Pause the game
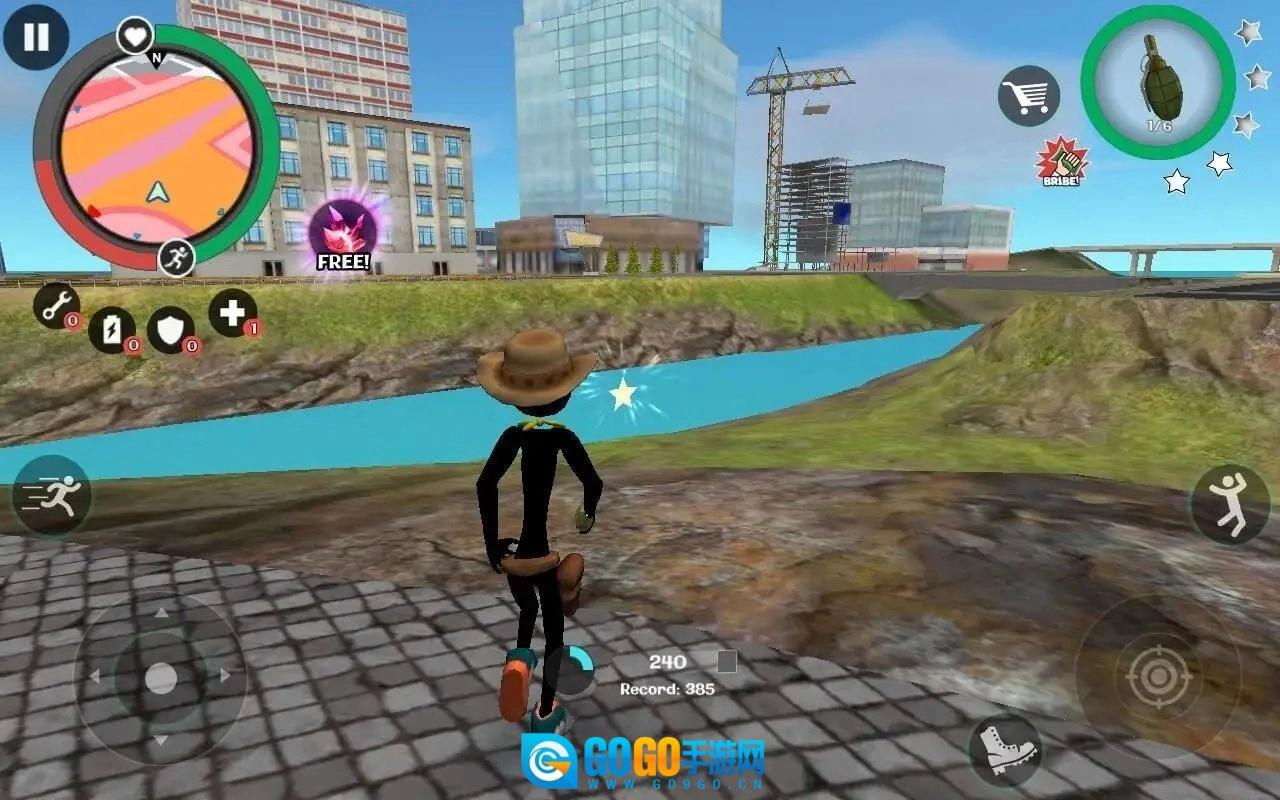 click(36, 37)
